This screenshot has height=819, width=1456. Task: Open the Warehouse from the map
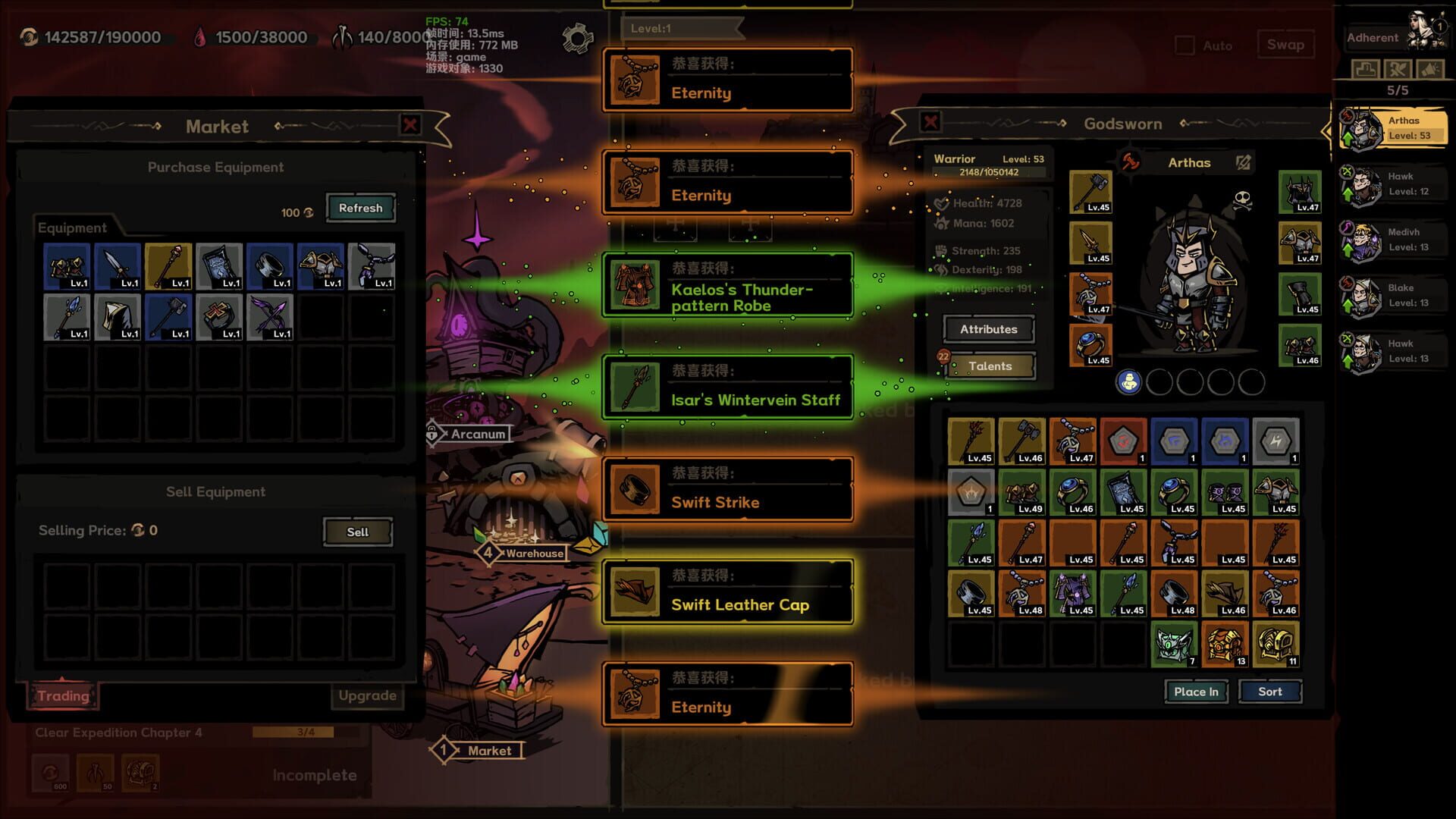[533, 553]
